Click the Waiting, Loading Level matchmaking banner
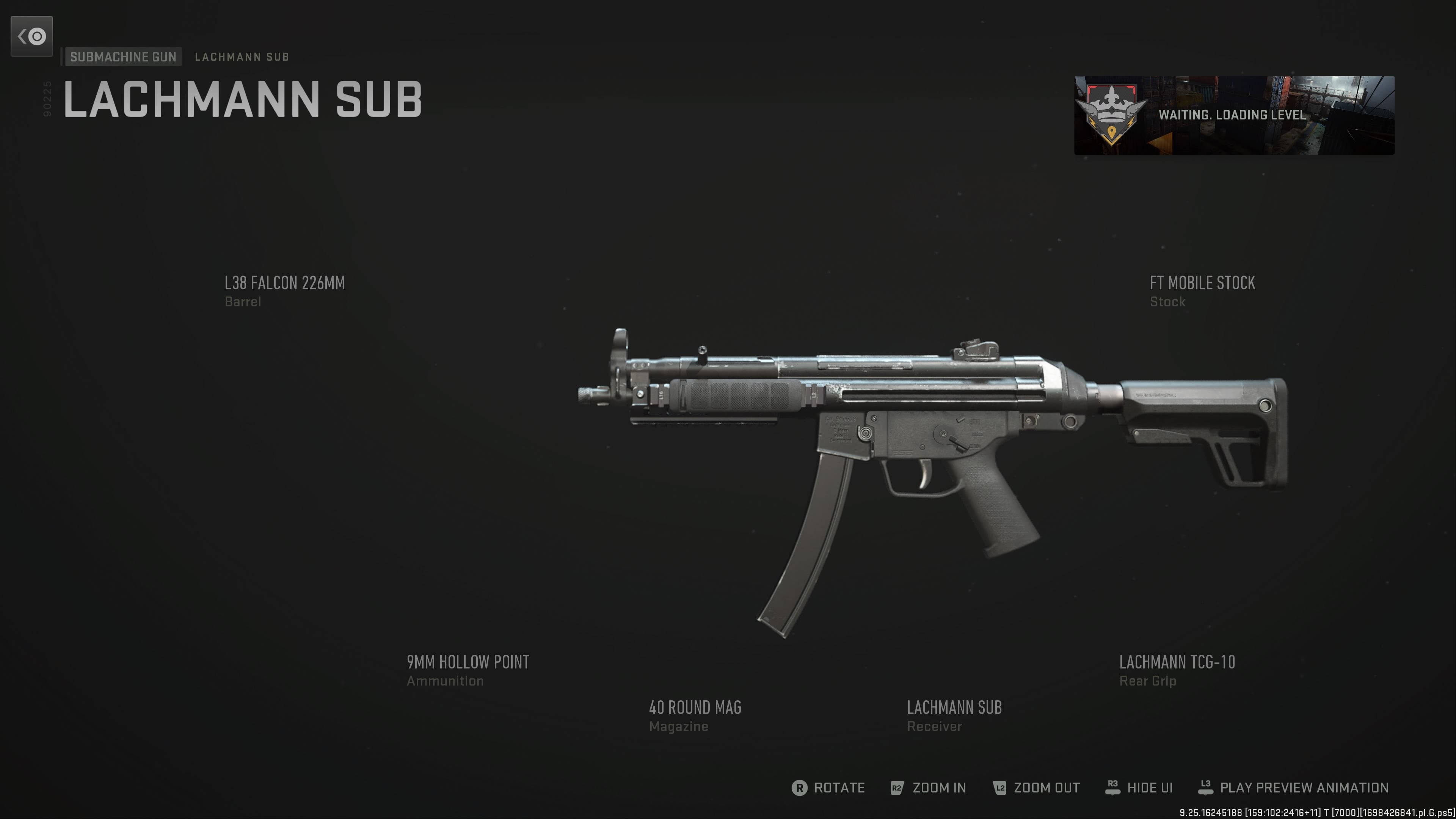The image size is (1456, 819). click(1234, 115)
